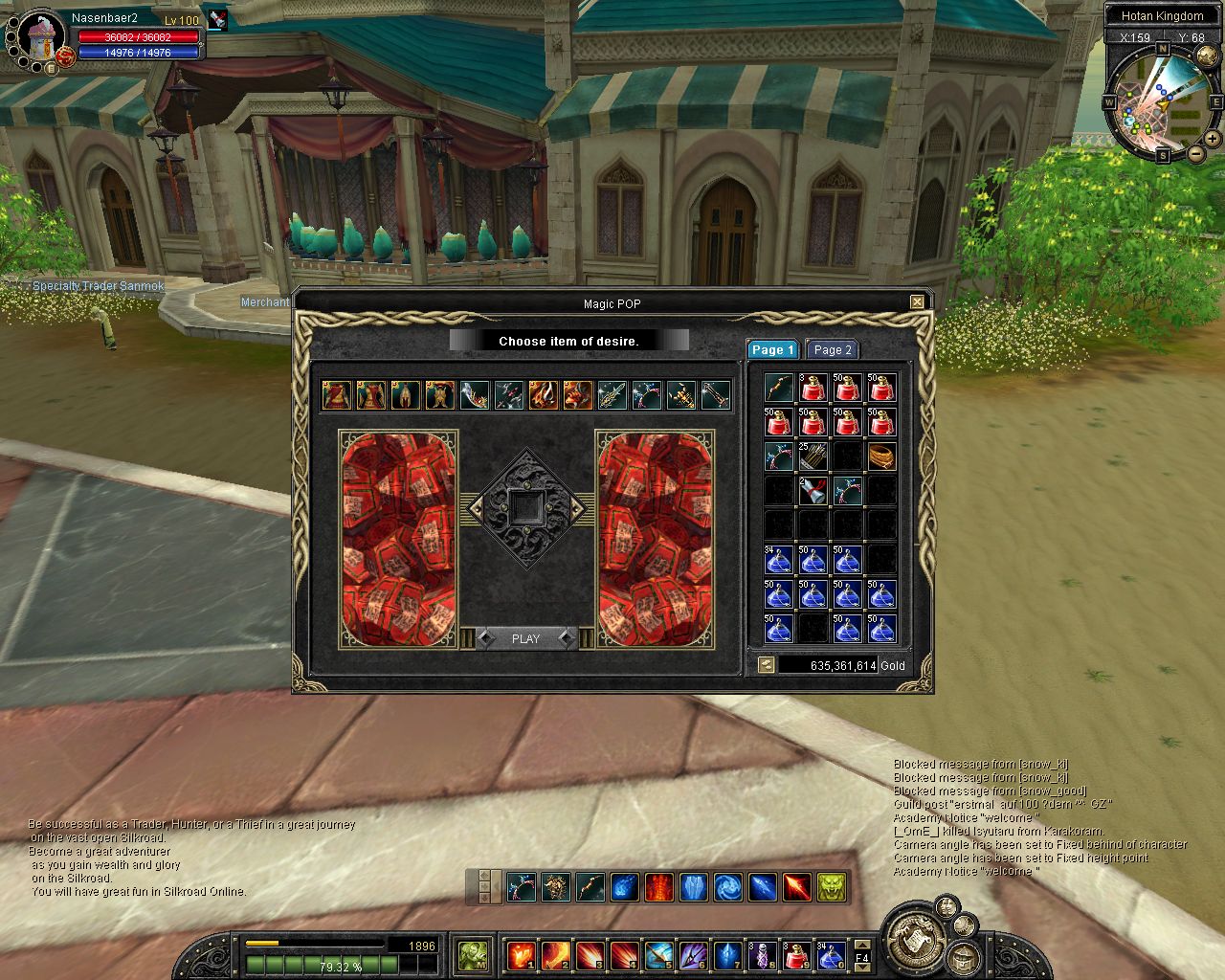Close the Magic POP window
This screenshot has width=1225, height=980.
coord(917,302)
